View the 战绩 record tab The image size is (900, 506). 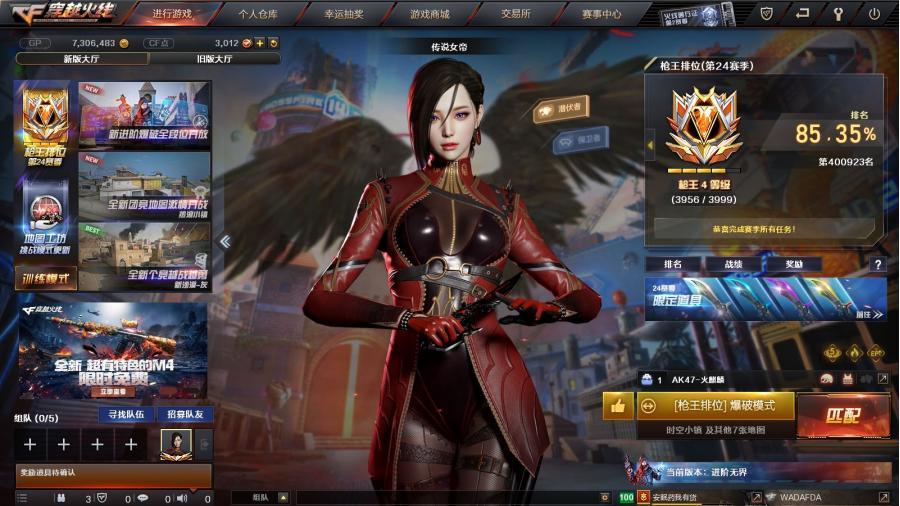[733, 264]
